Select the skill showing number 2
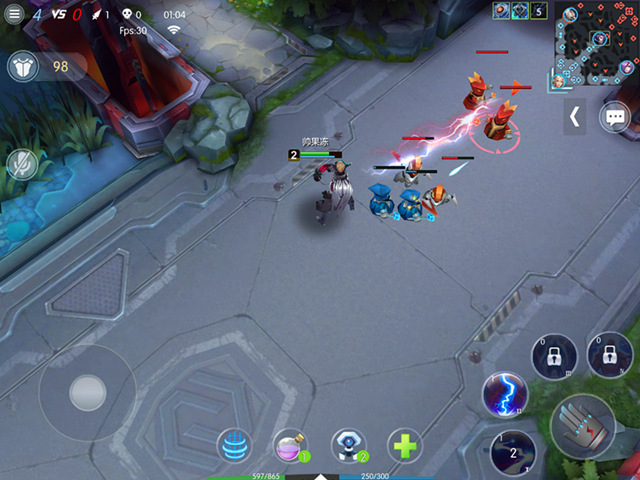The width and height of the screenshot is (640, 480). coord(514,453)
